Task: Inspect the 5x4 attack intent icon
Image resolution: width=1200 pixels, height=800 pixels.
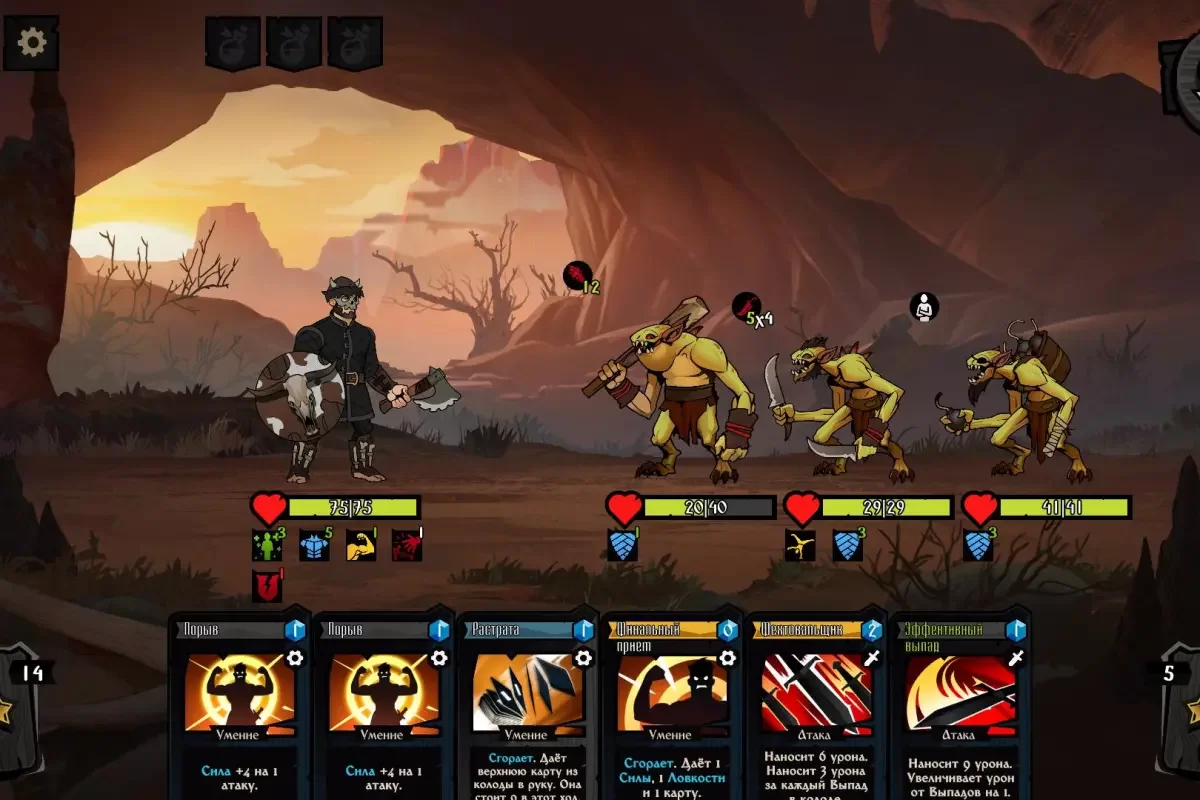Action: pos(747,306)
